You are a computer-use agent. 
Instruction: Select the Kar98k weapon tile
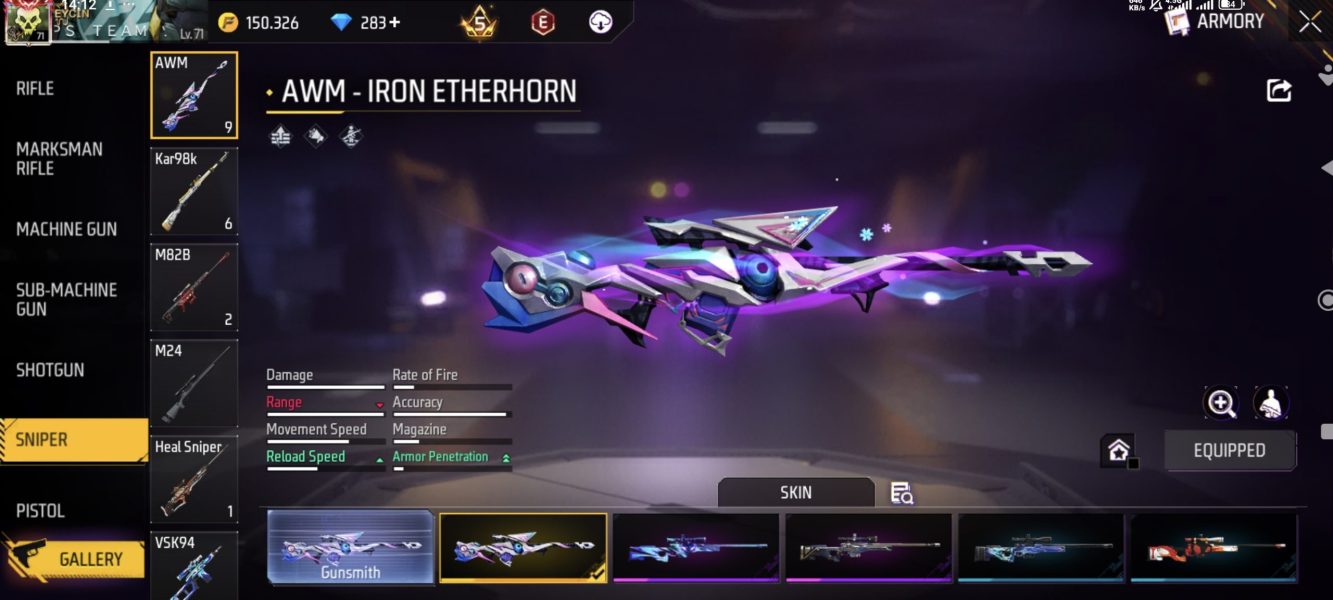coord(194,192)
